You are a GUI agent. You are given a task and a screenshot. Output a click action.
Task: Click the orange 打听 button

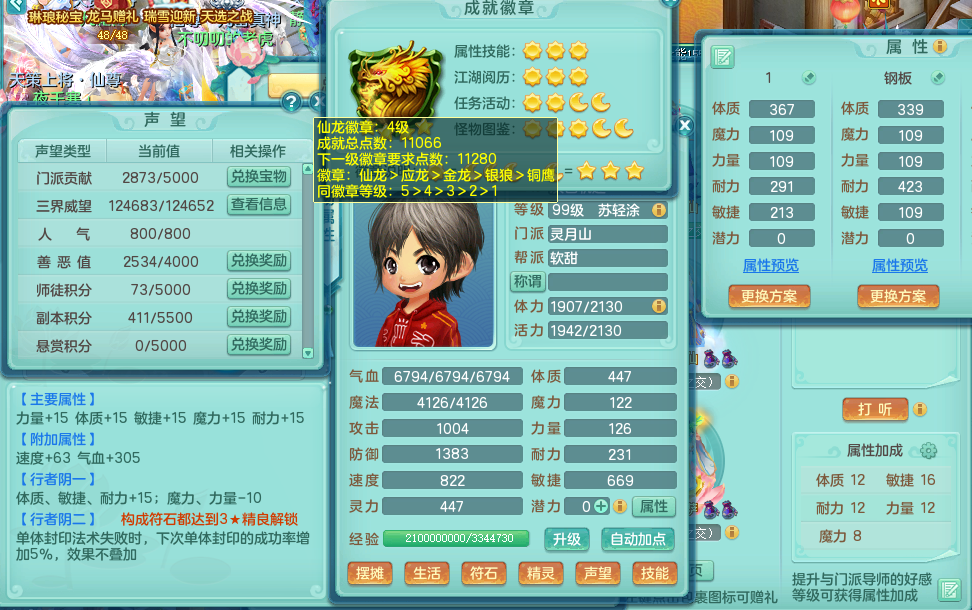875,409
